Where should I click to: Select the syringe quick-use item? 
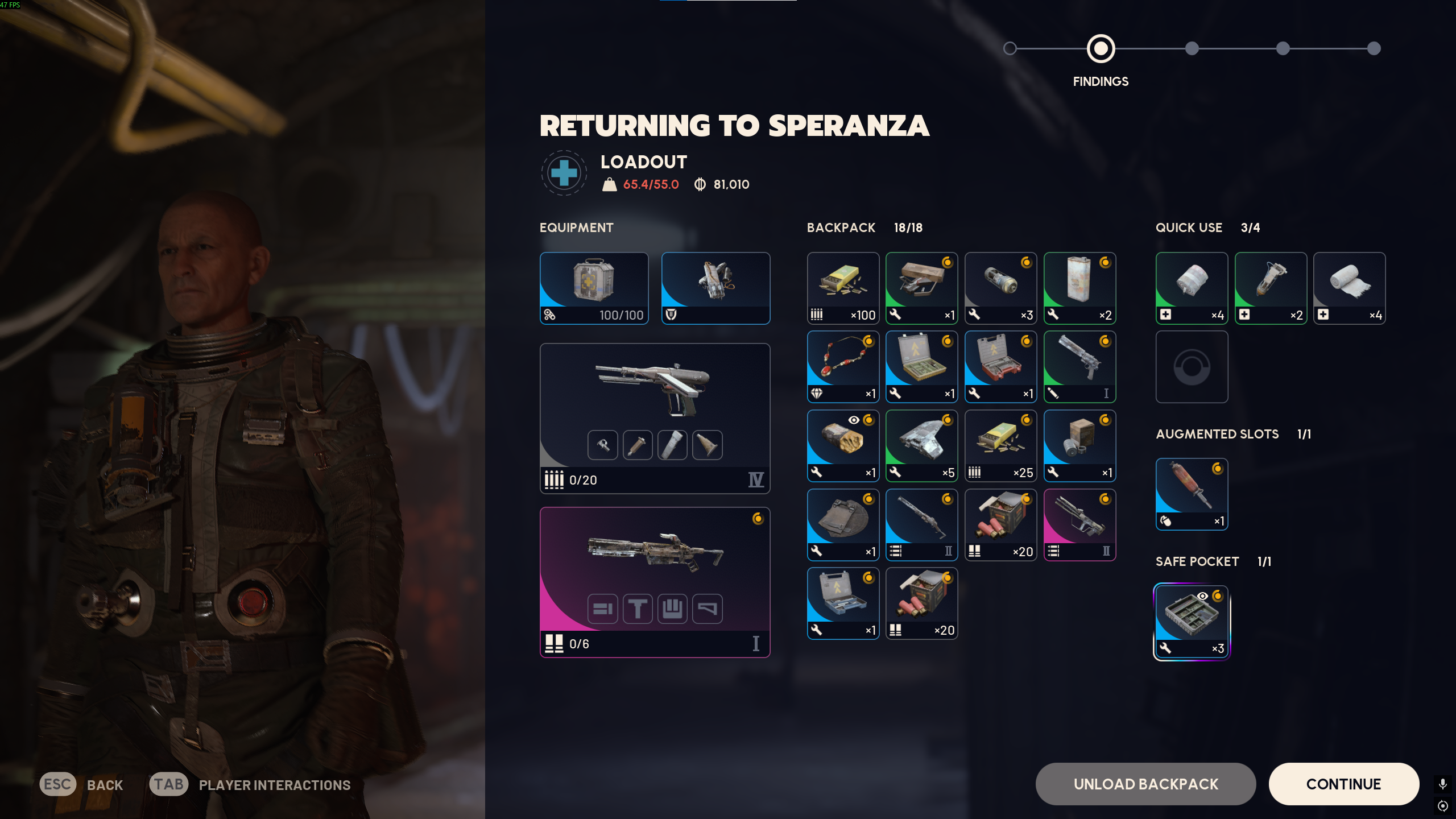[1271, 288]
